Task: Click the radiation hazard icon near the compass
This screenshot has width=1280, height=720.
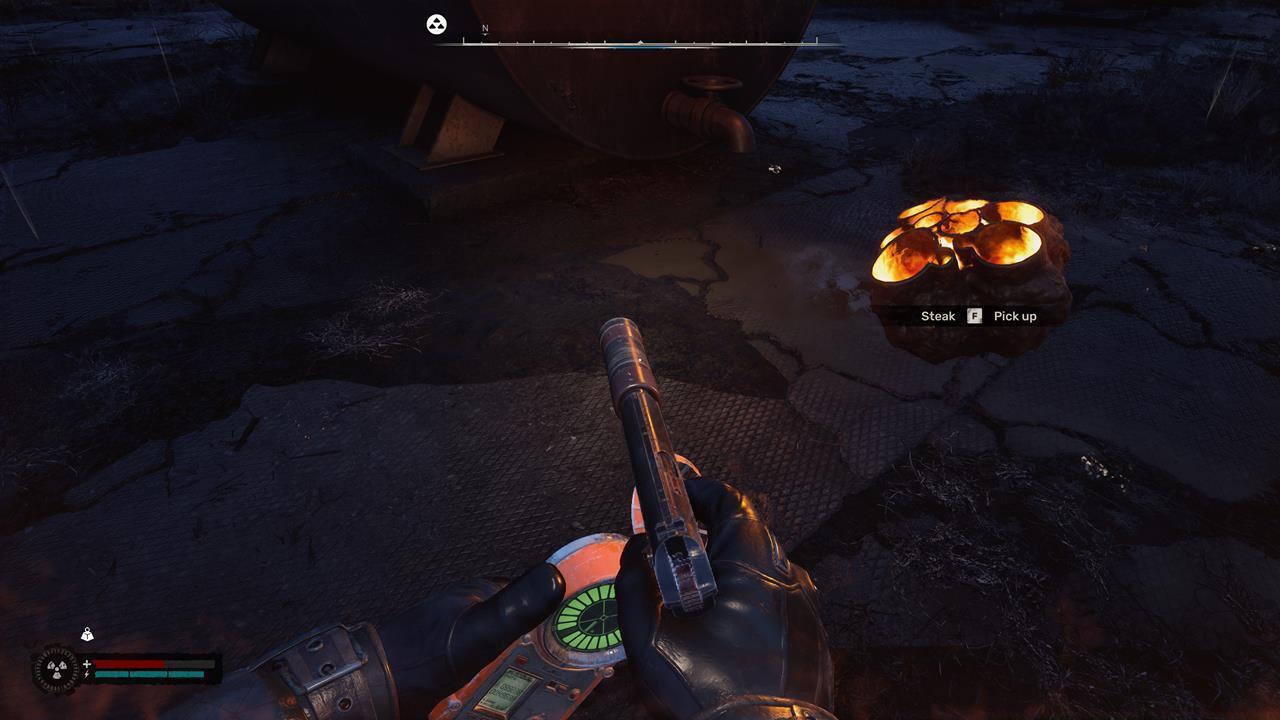Action: click(x=435, y=26)
